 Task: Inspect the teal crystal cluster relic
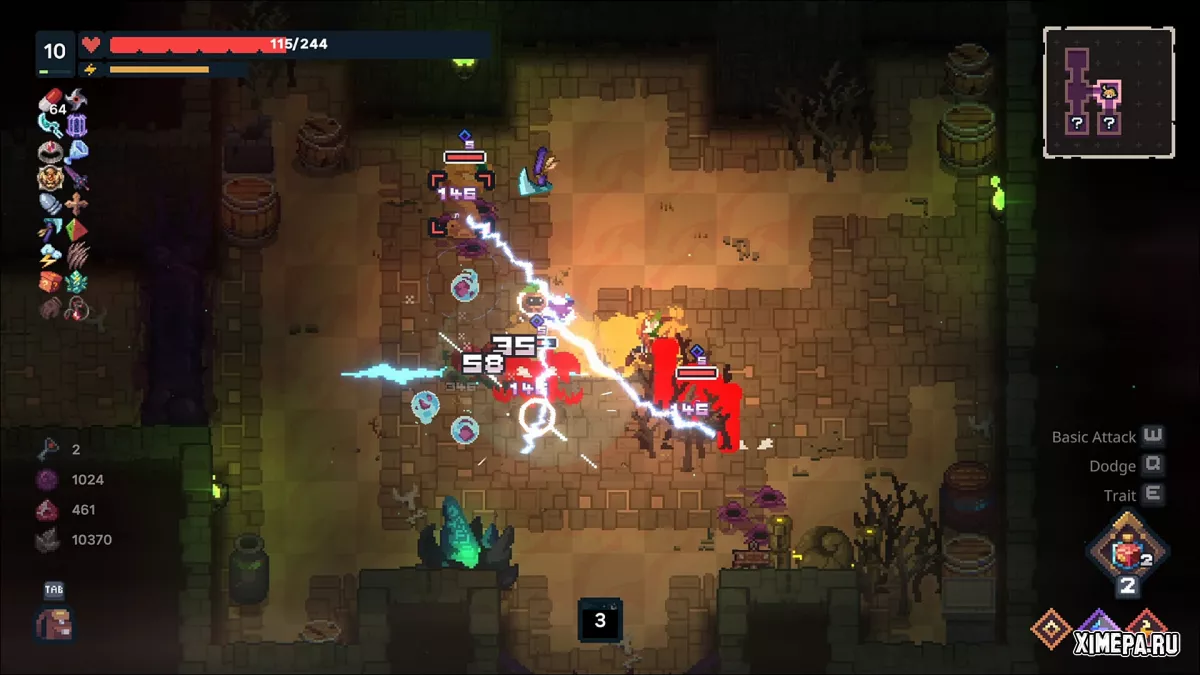(x=77, y=282)
